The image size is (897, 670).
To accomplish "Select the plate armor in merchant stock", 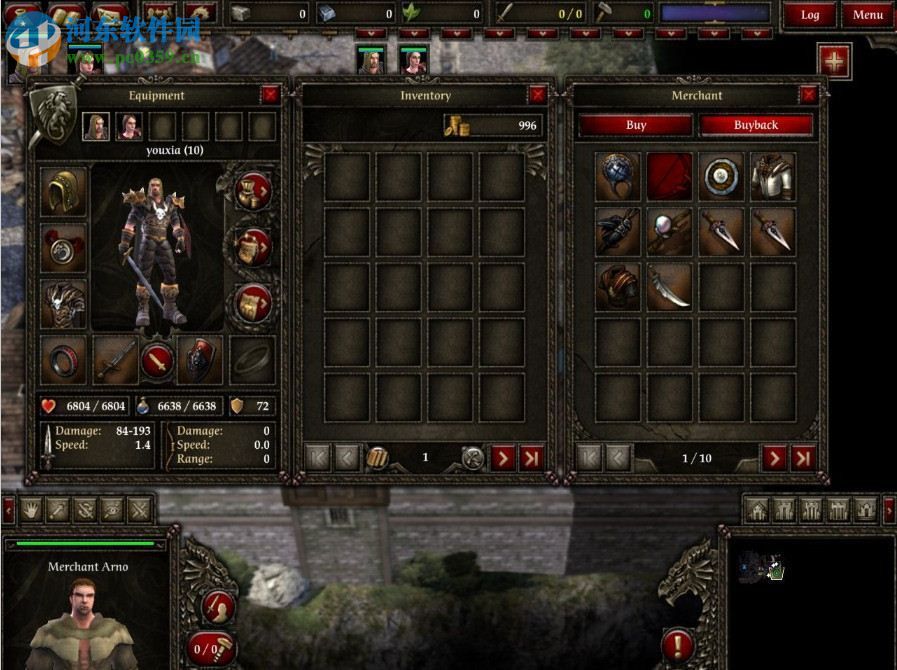I will click(x=773, y=177).
